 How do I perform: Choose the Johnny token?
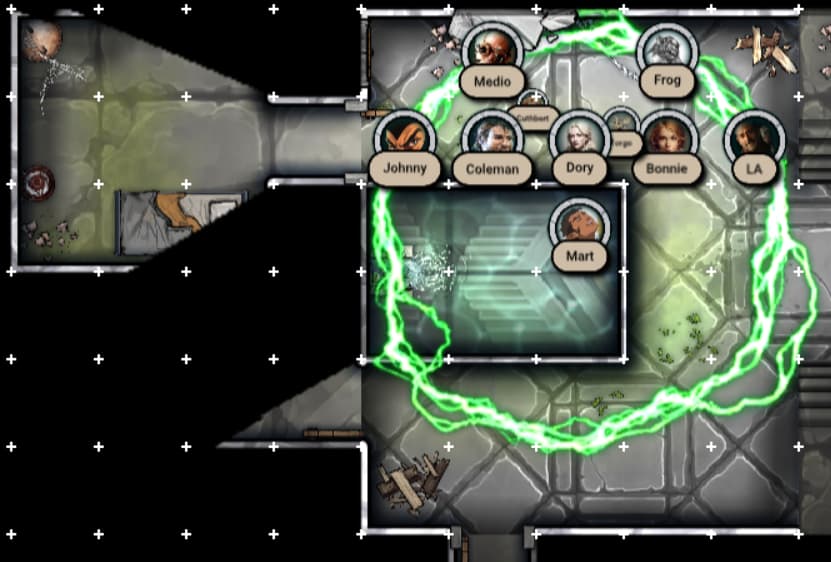pyautogui.click(x=404, y=136)
